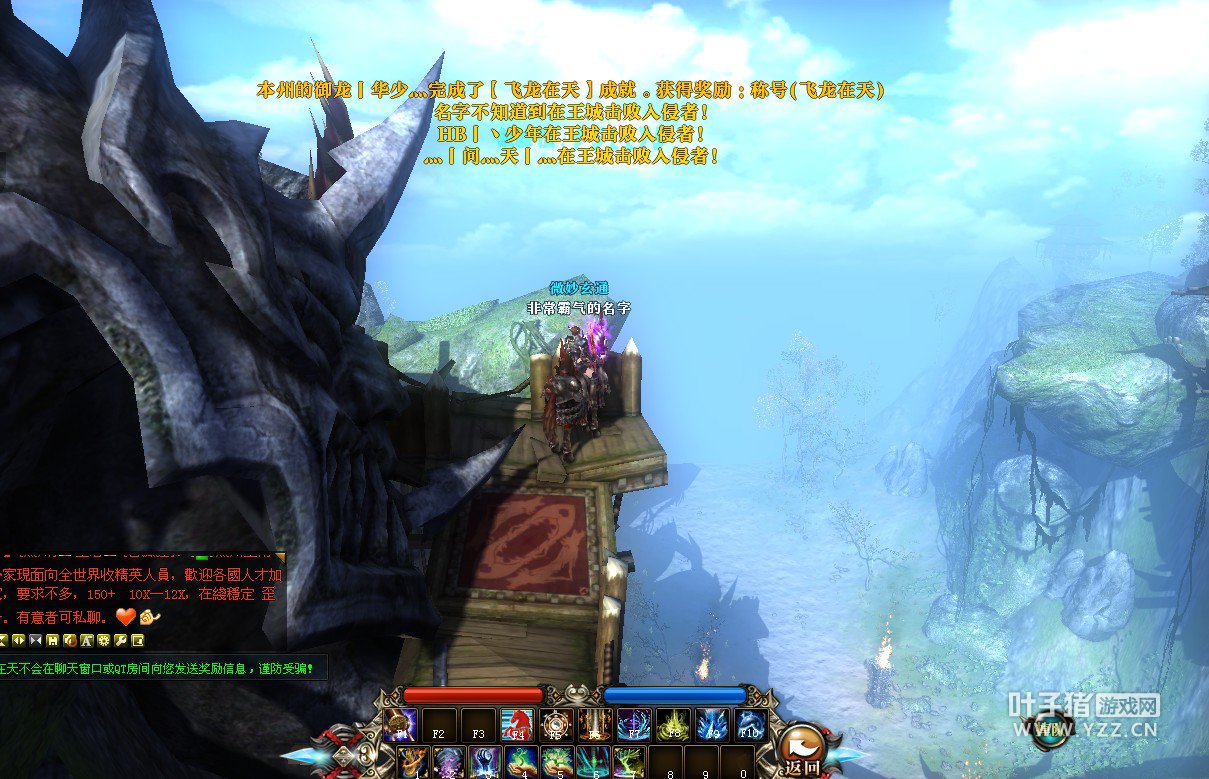Image resolution: width=1209 pixels, height=779 pixels.
Task: Open chat settings with the gear icon
Action: pos(103,640)
